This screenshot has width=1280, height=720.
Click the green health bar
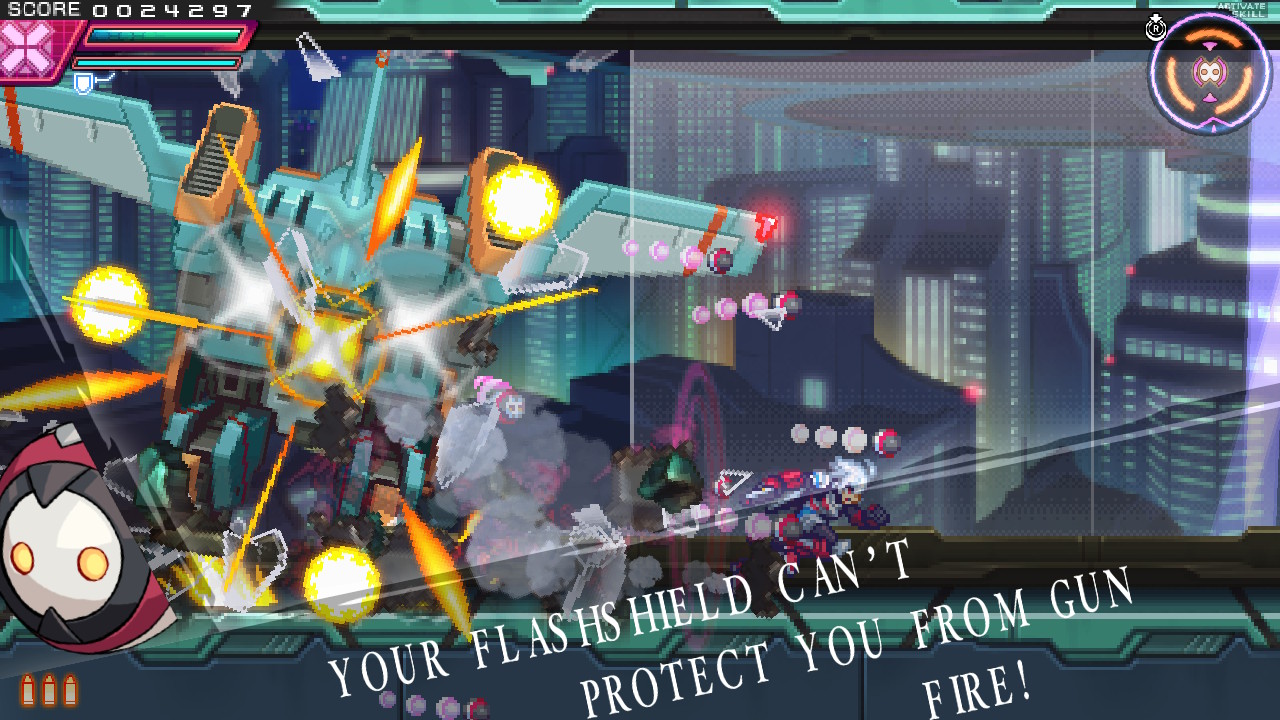pos(165,35)
